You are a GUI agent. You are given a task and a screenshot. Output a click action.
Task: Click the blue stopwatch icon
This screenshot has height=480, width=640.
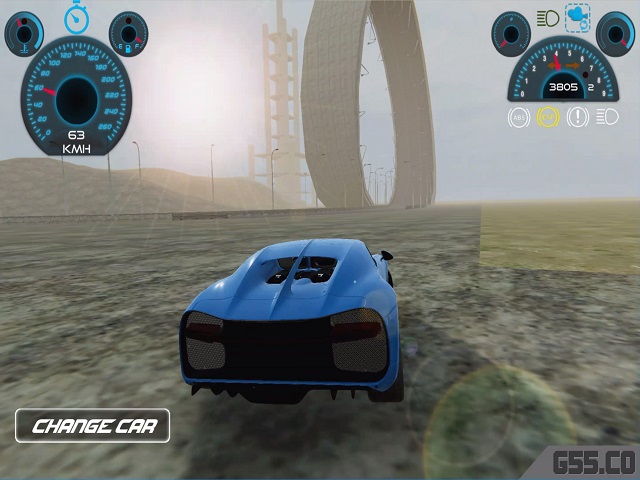tap(77, 17)
